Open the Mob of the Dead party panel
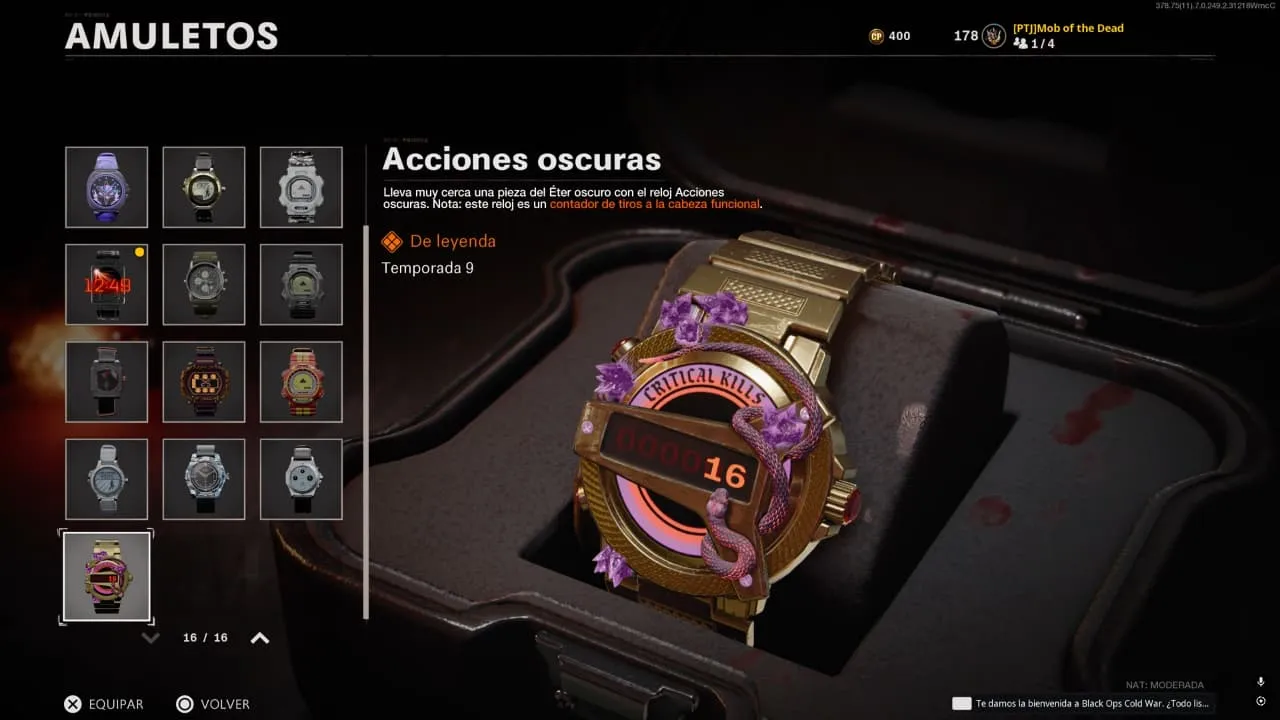Image resolution: width=1280 pixels, height=720 pixels. [x=1068, y=35]
